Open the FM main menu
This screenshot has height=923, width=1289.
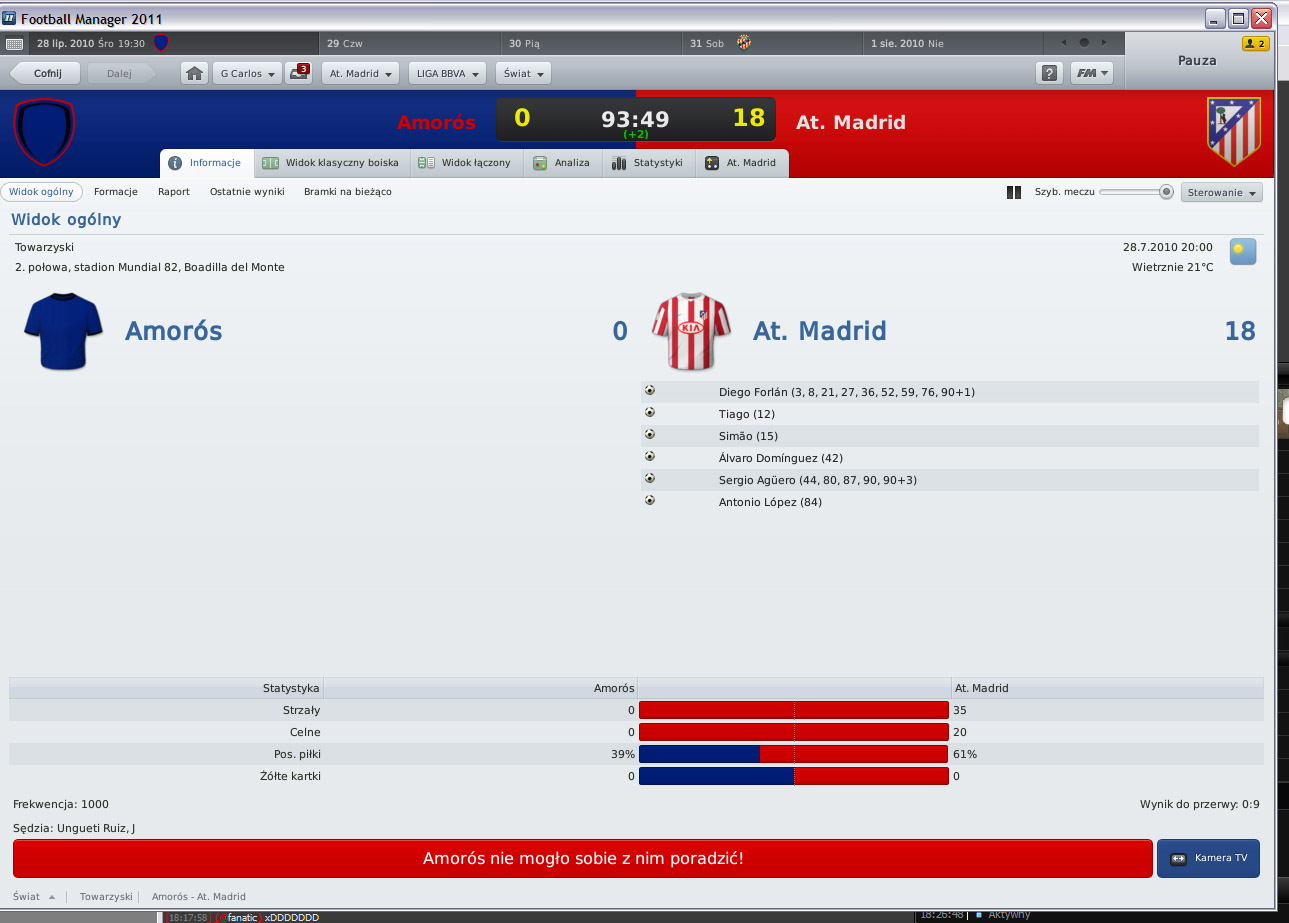pos(1091,73)
